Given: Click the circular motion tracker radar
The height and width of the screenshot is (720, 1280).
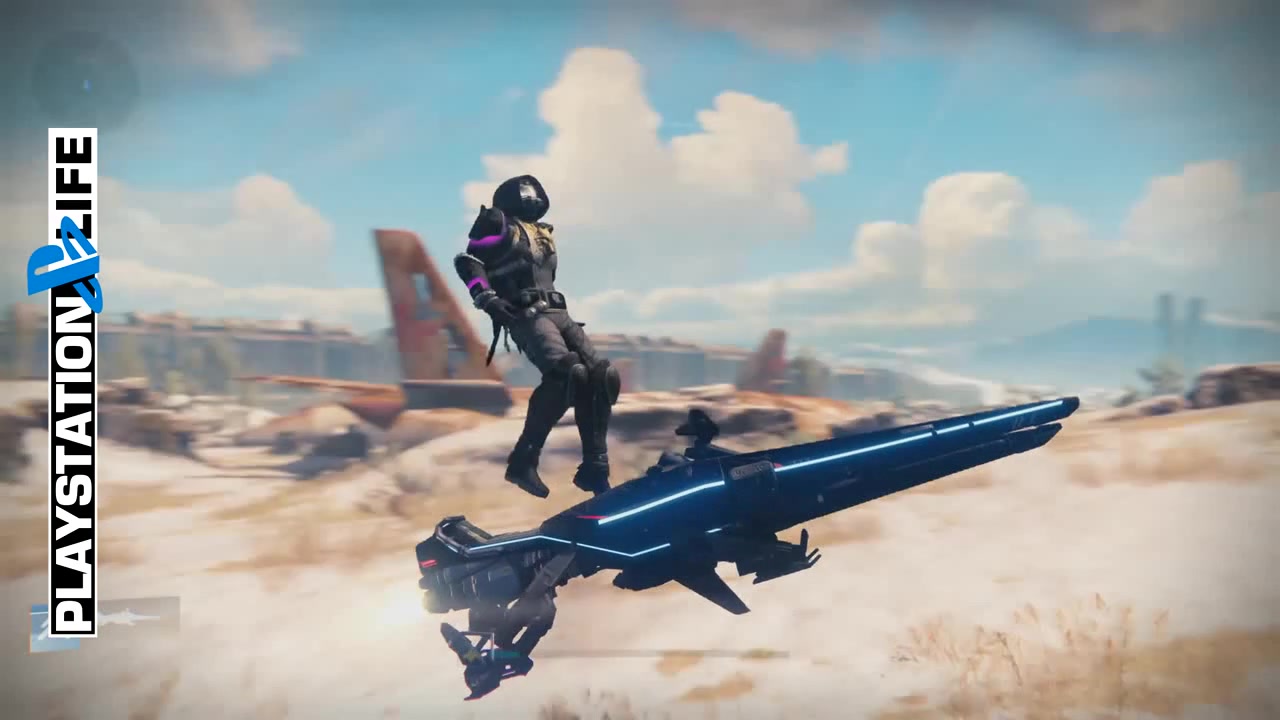Looking at the screenshot, I should pyautogui.click(x=85, y=81).
